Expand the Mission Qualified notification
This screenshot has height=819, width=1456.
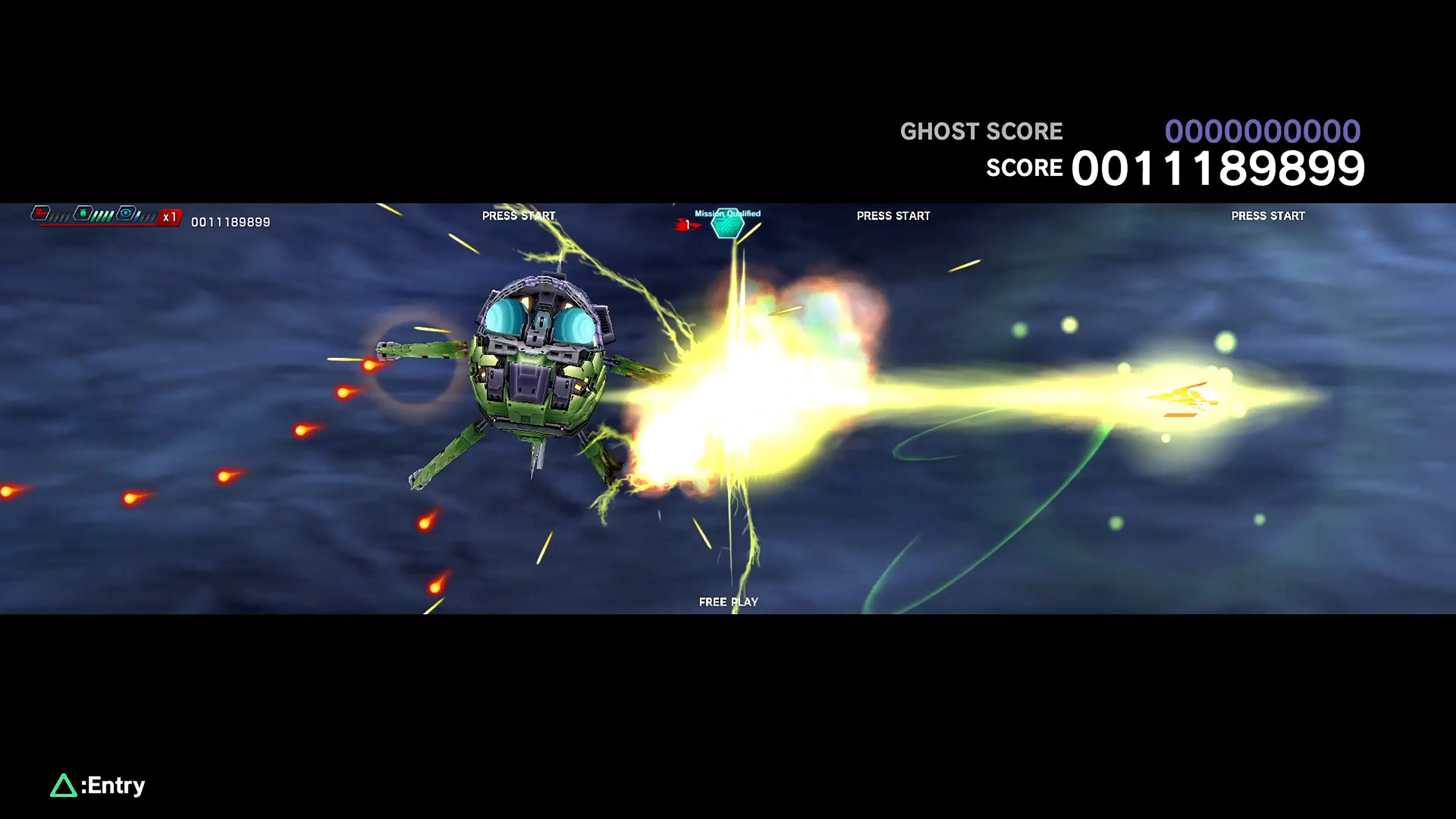pos(728,213)
